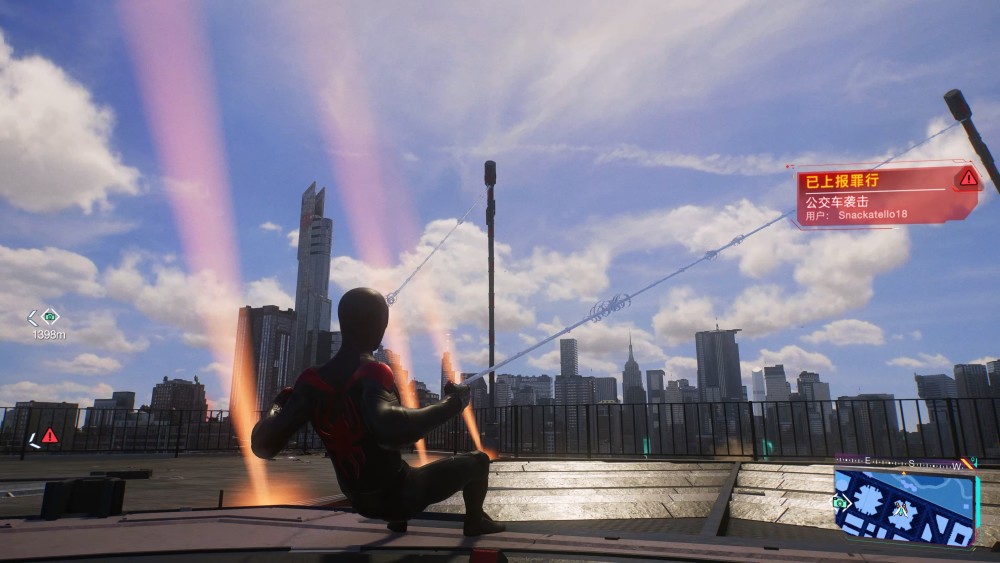This screenshot has width=1000, height=563.
Task: Select the green camera waypoint marker showing 1398m
Action: tap(50, 317)
